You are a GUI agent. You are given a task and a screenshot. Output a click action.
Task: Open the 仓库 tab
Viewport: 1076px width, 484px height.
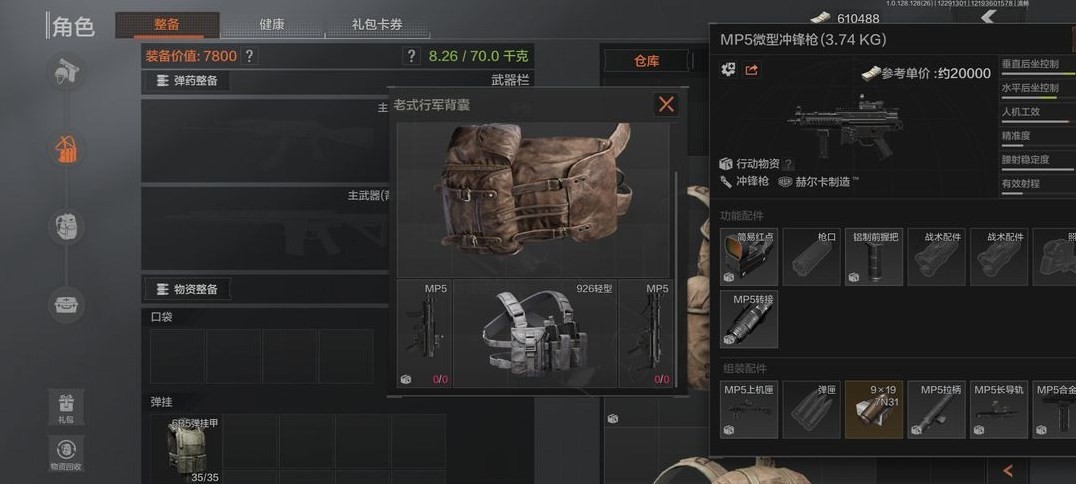coord(646,61)
